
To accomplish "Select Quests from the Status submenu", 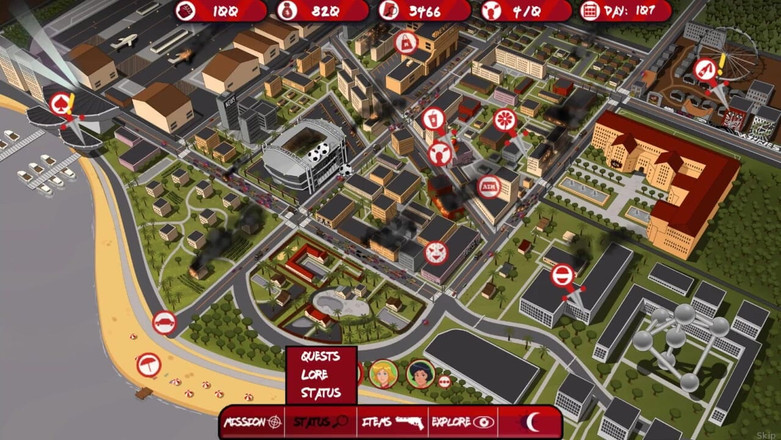I will [x=320, y=356].
